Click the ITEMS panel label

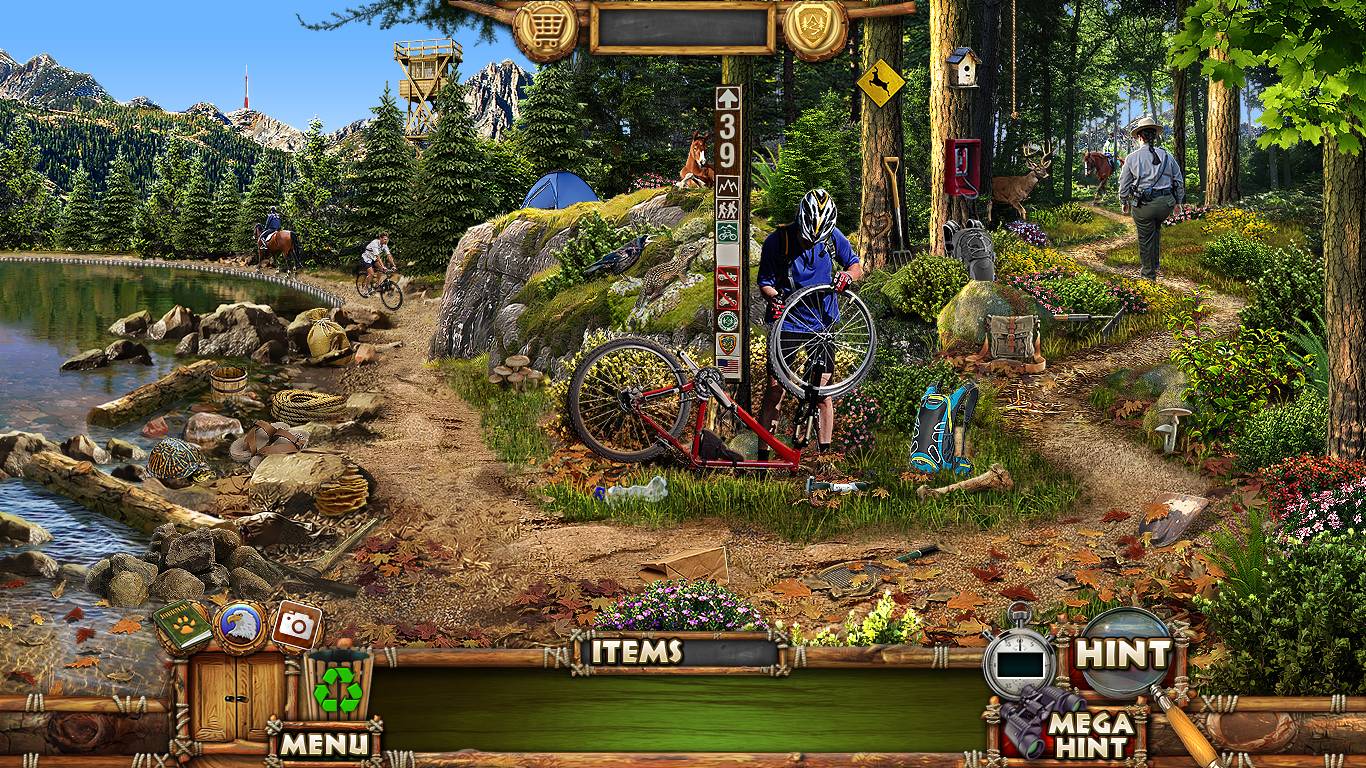coord(636,652)
